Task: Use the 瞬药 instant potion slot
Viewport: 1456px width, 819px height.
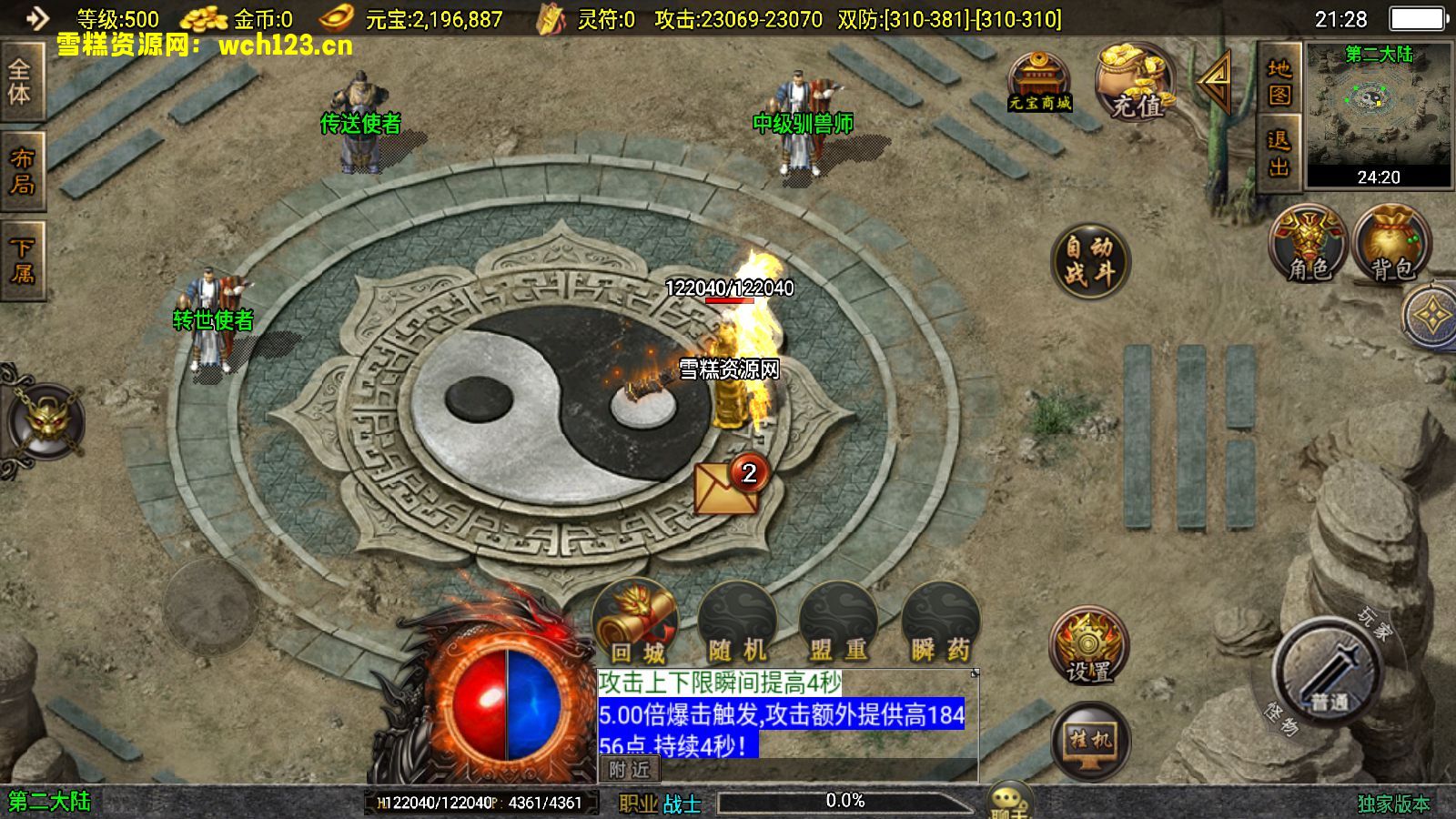Action: pyautogui.click(x=940, y=623)
